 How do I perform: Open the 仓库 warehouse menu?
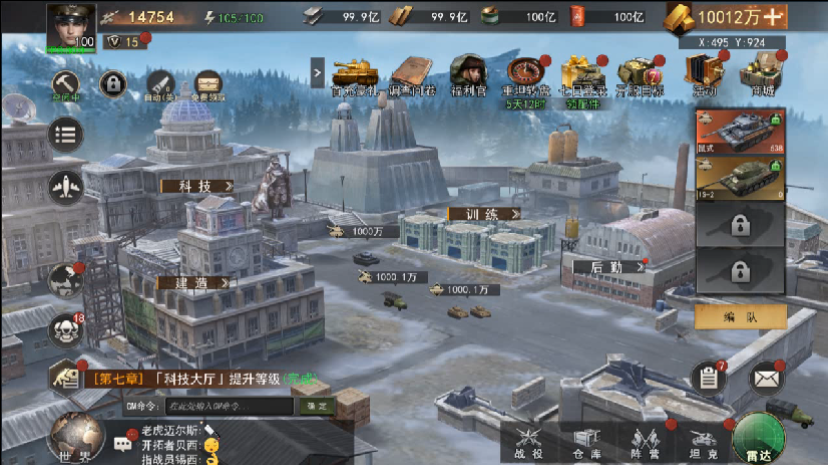tap(587, 441)
